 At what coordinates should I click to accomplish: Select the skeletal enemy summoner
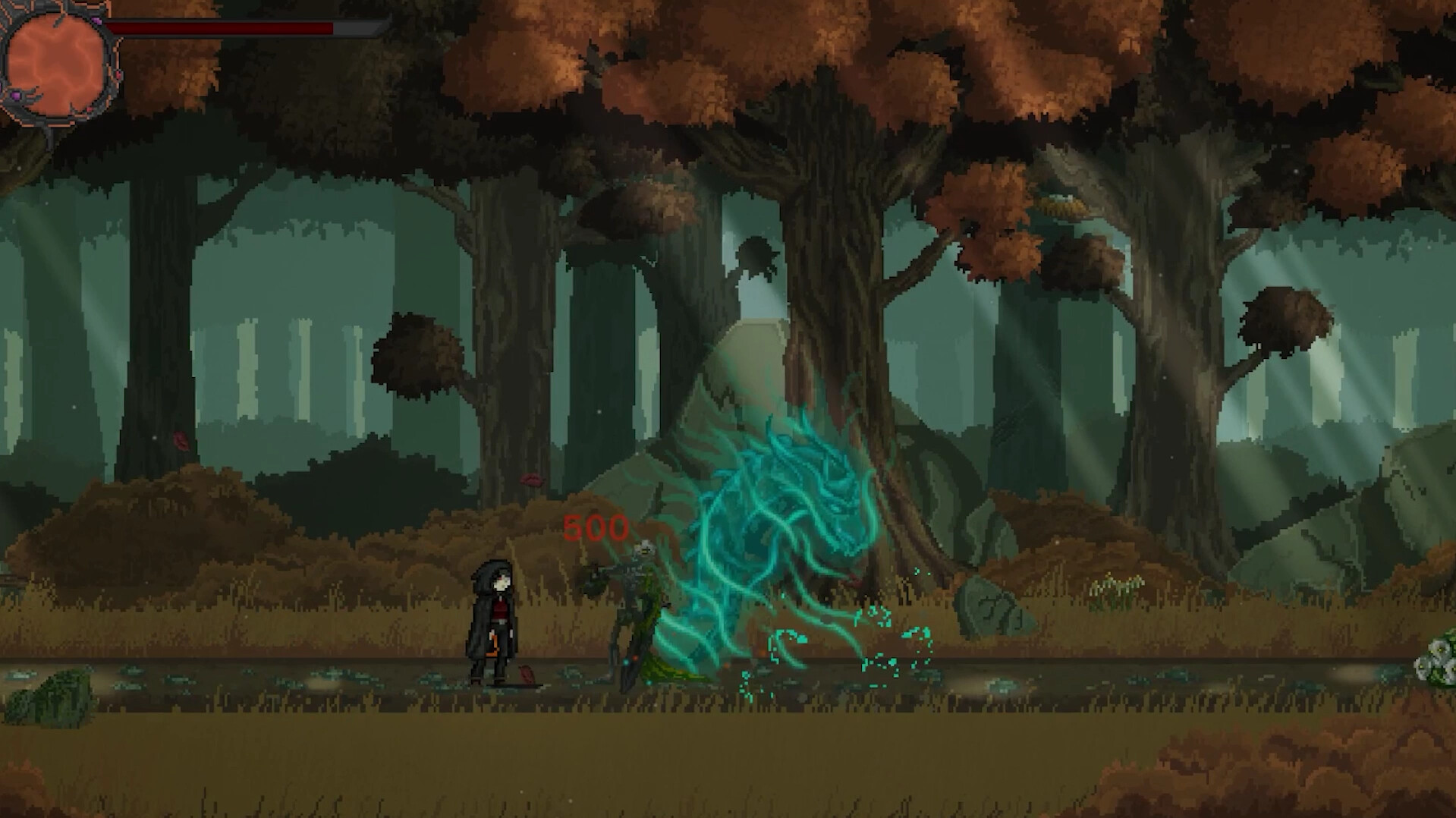(630, 607)
